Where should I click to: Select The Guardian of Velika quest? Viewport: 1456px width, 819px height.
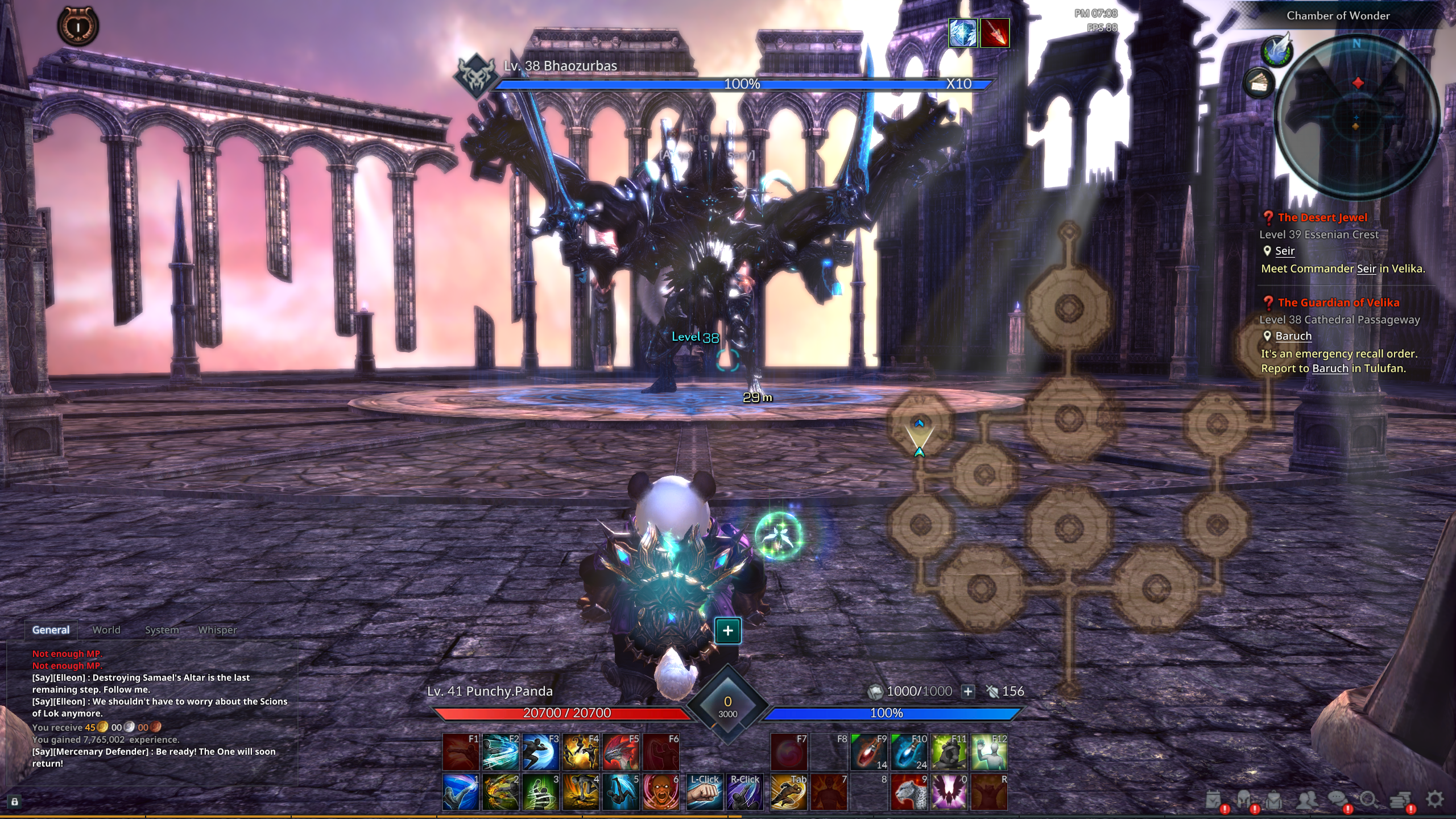click(x=1338, y=303)
